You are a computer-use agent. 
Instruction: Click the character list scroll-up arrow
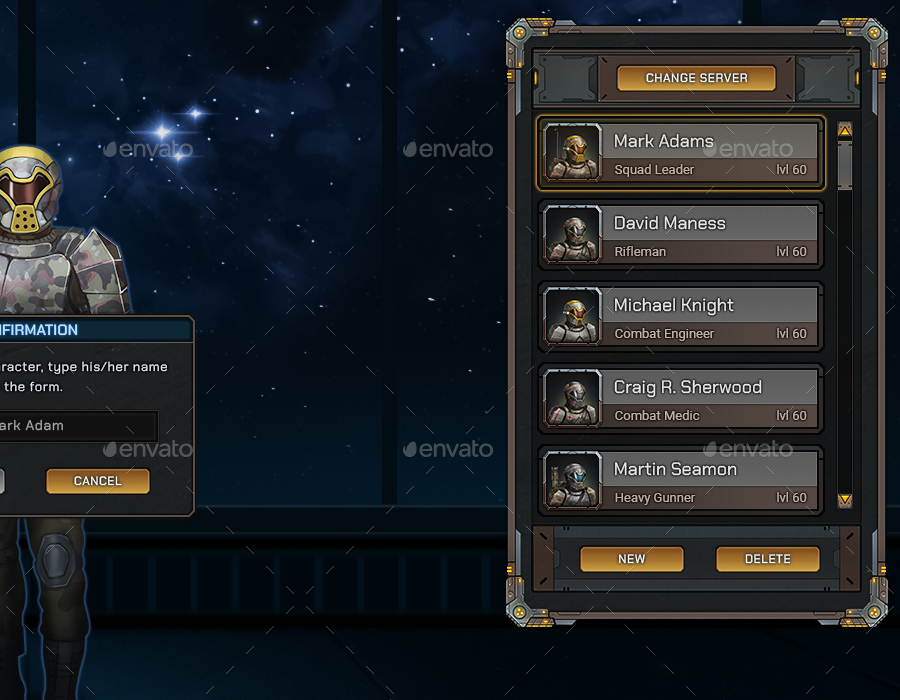click(x=845, y=130)
